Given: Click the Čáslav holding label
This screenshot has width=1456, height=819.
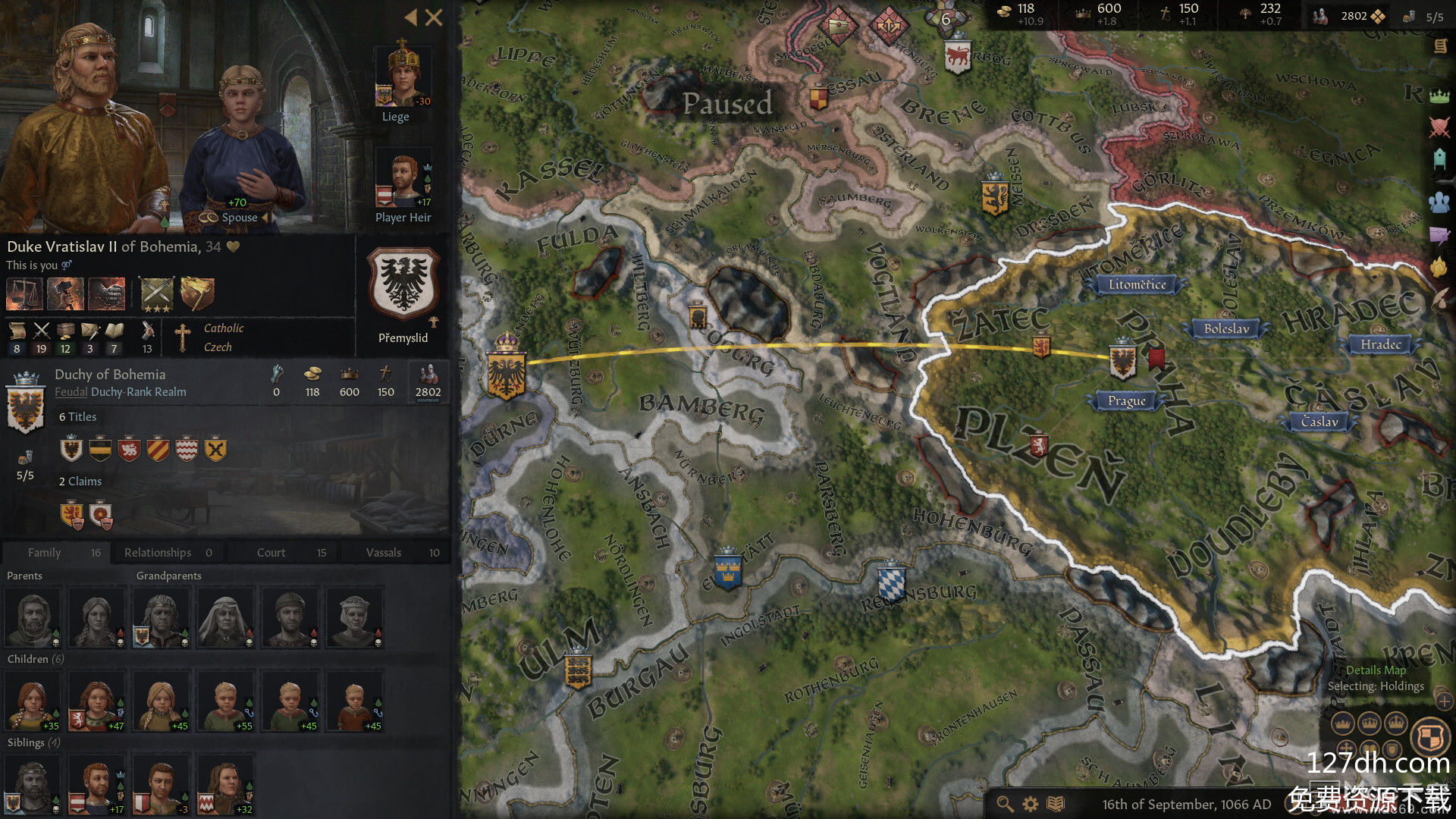Looking at the screenshot, I should coord(1319,422).
